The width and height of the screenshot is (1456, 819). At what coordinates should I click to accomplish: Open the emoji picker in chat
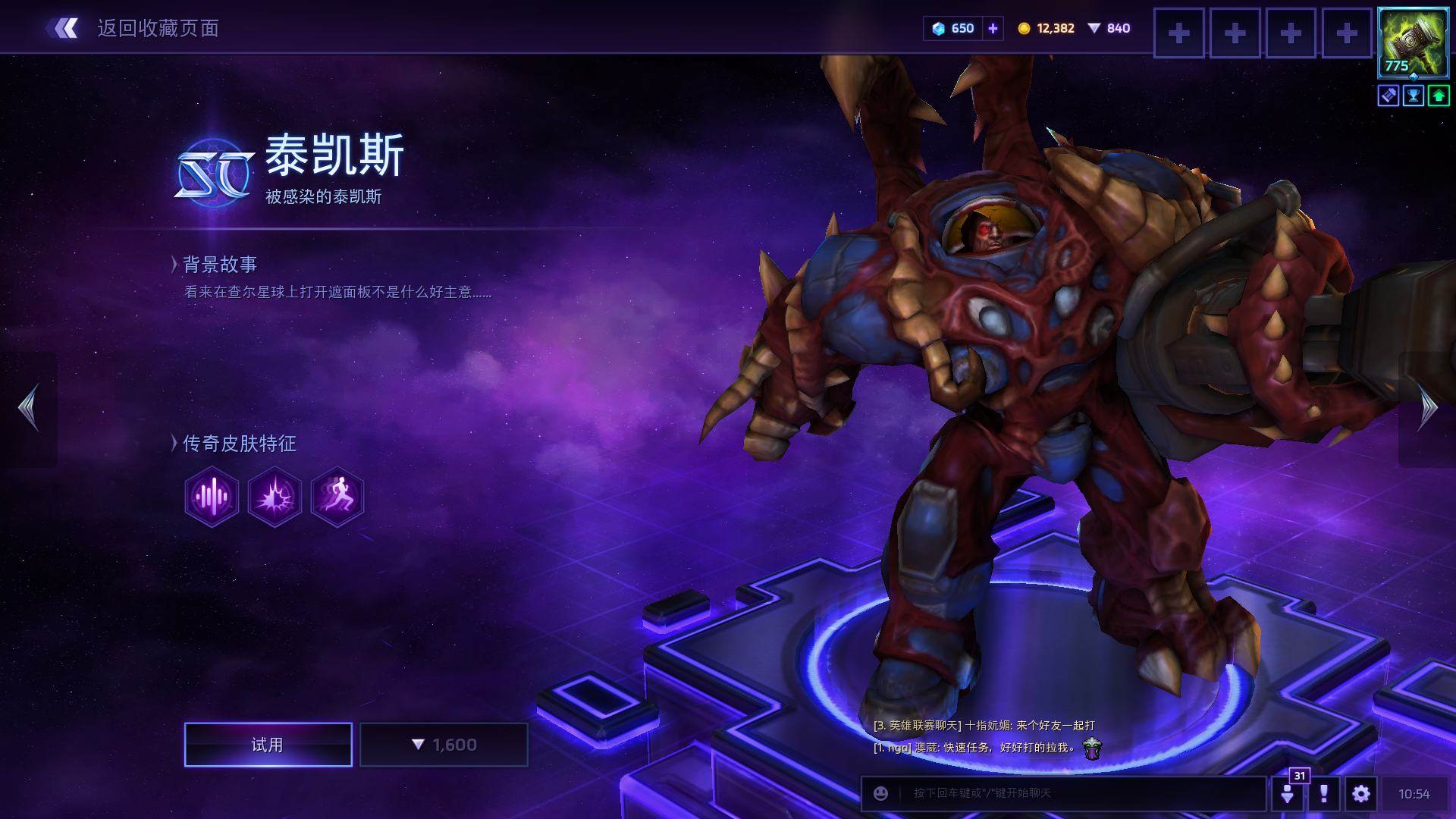click(x=880, y=793)
